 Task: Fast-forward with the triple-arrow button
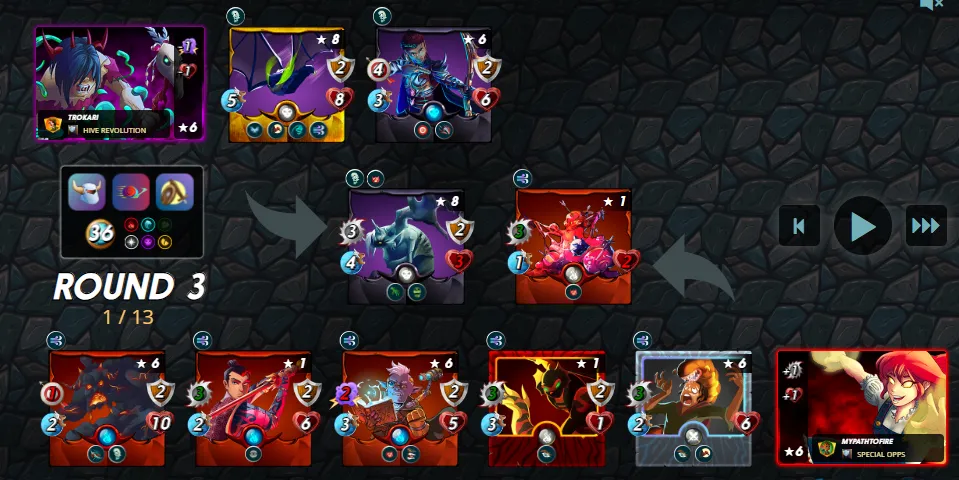coord(926,226)
